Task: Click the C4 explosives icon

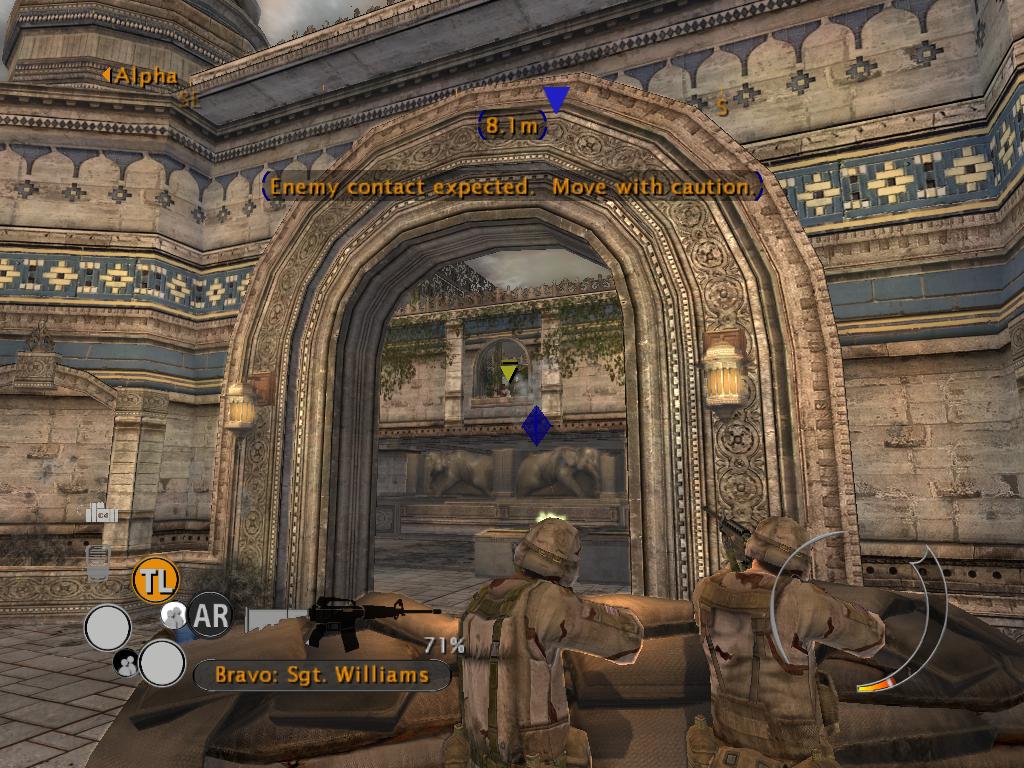Action: coord(102,513)
